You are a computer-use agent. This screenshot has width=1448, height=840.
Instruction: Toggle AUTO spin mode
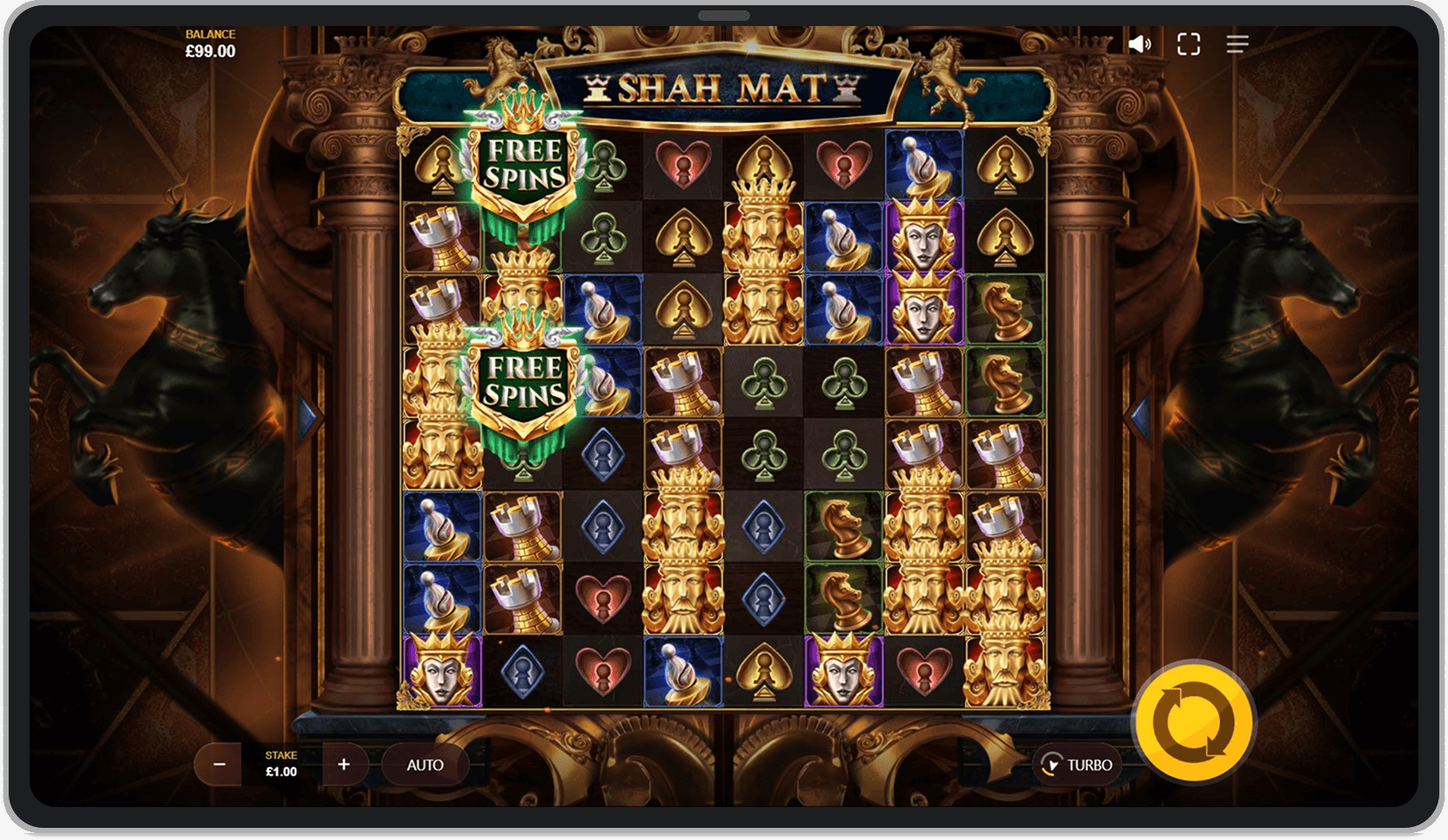point(425,765)
